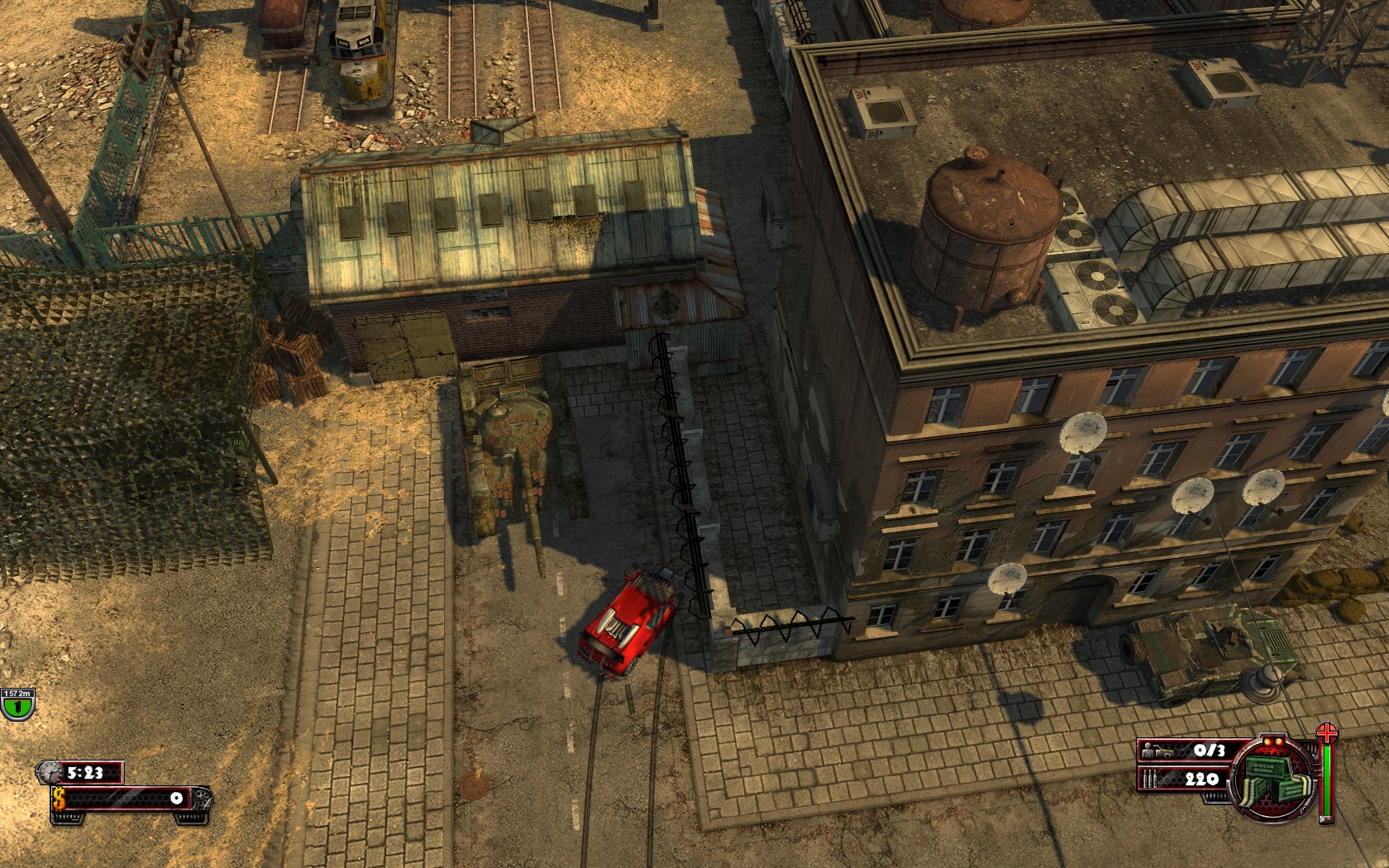
Task: Select the 220 ammunition counter
Action: point(1201,779)
